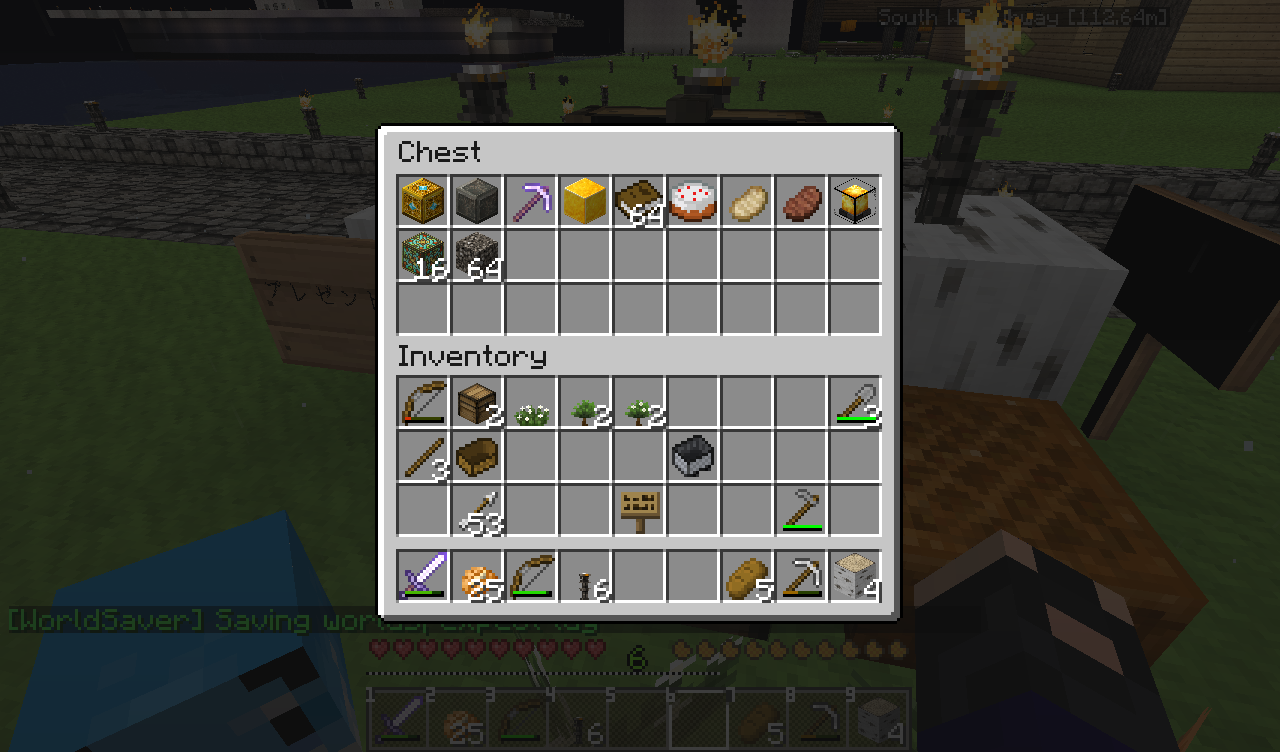Take the cooked steak from the chest

pyautogui.click(x=801, y=201)
